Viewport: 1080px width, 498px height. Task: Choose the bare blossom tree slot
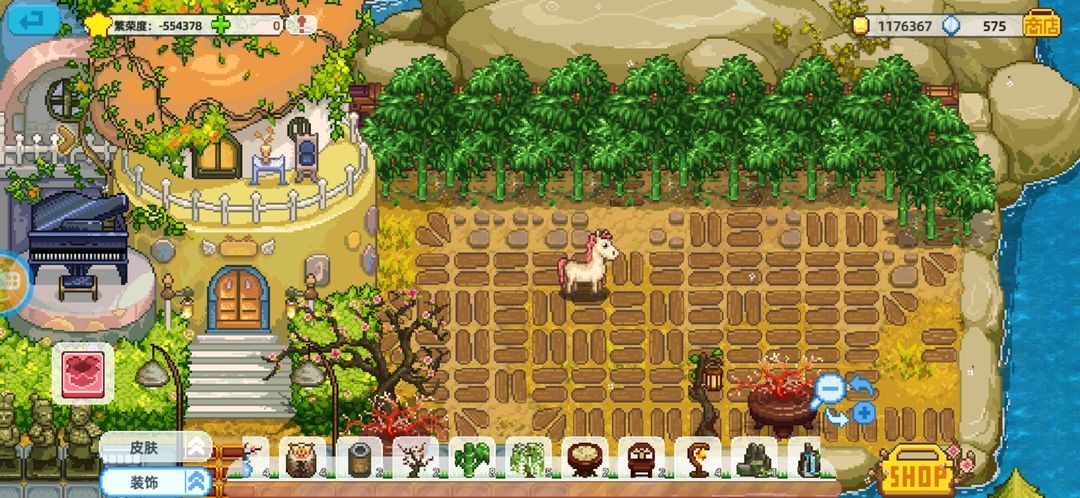pyautogui.click(x=415, y=460)
